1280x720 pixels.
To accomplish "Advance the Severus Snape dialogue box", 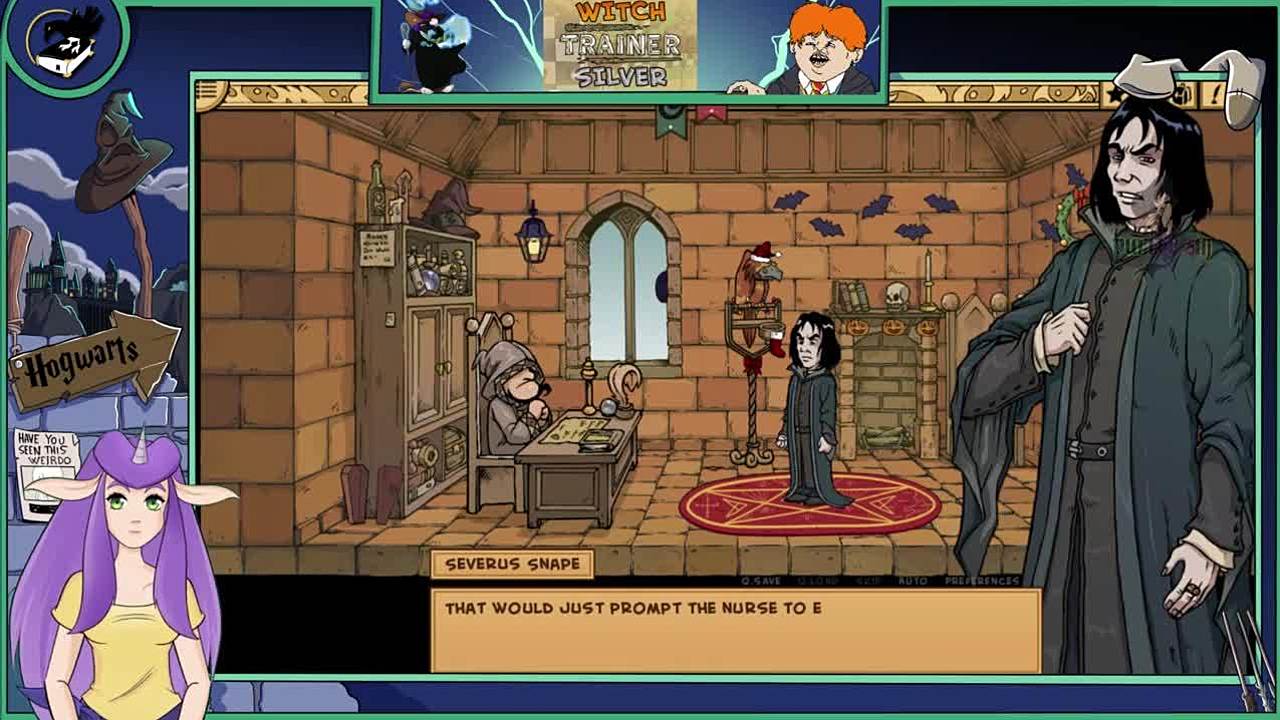I will [735, 631].
